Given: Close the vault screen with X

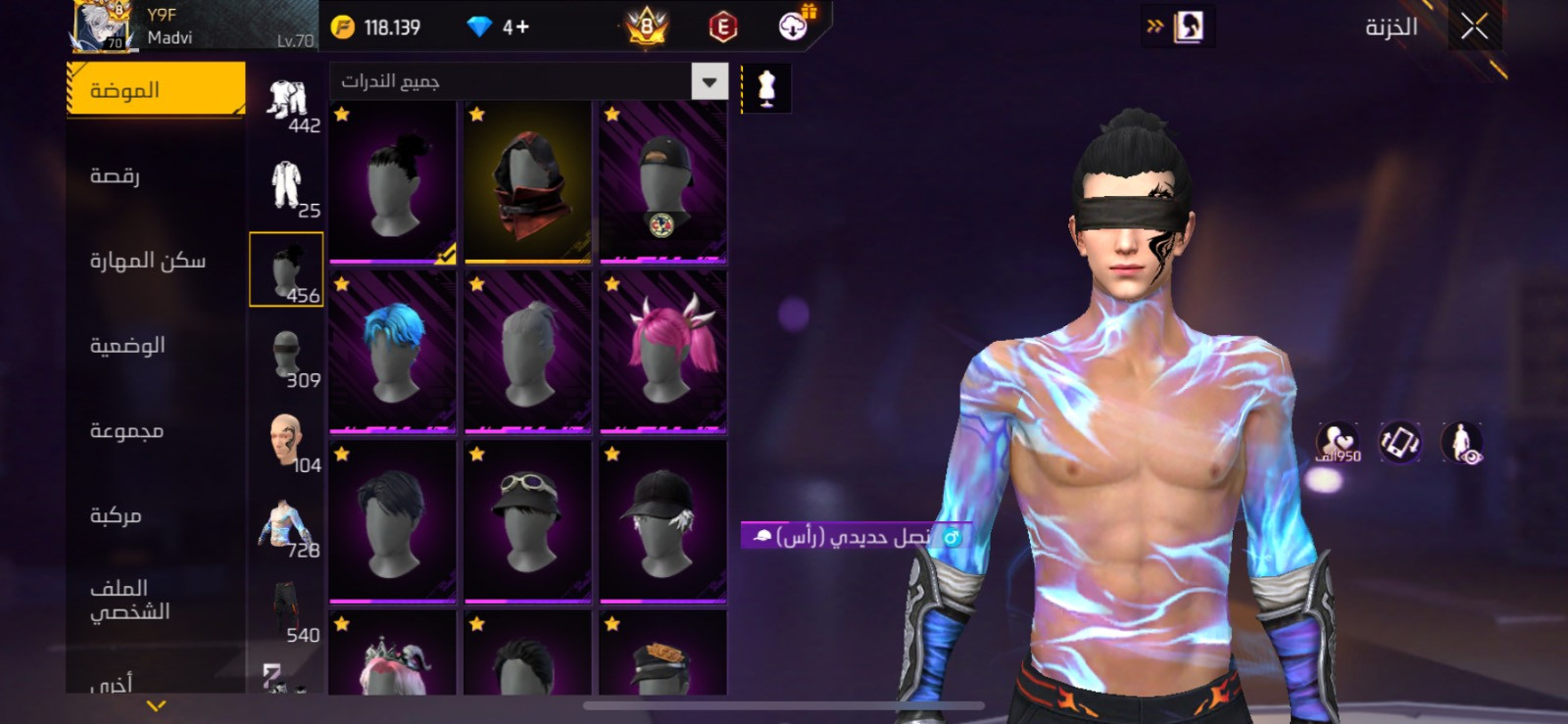Looking at the screenshot, I should pos(1474,26).
